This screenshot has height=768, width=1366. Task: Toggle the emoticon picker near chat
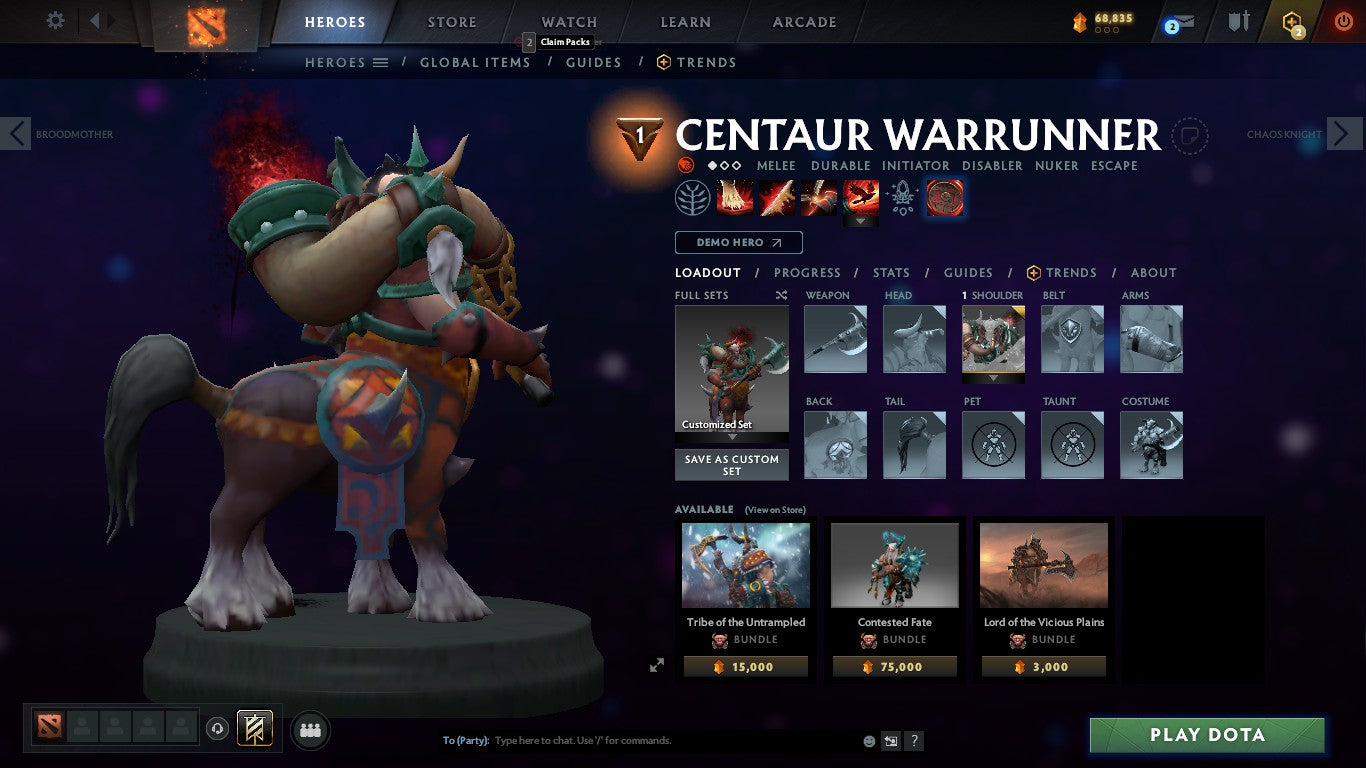tap(867, 741)
